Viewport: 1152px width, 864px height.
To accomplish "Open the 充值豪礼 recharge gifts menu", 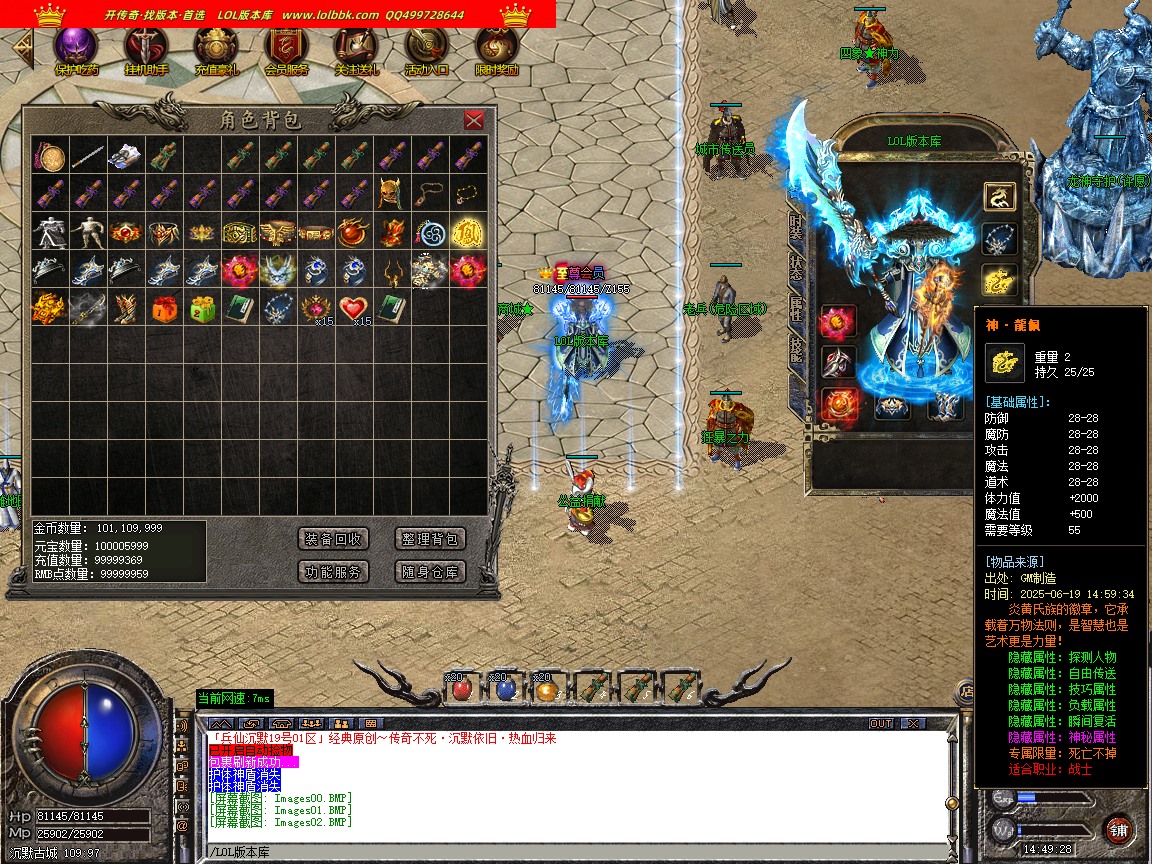I will point(216,50).
